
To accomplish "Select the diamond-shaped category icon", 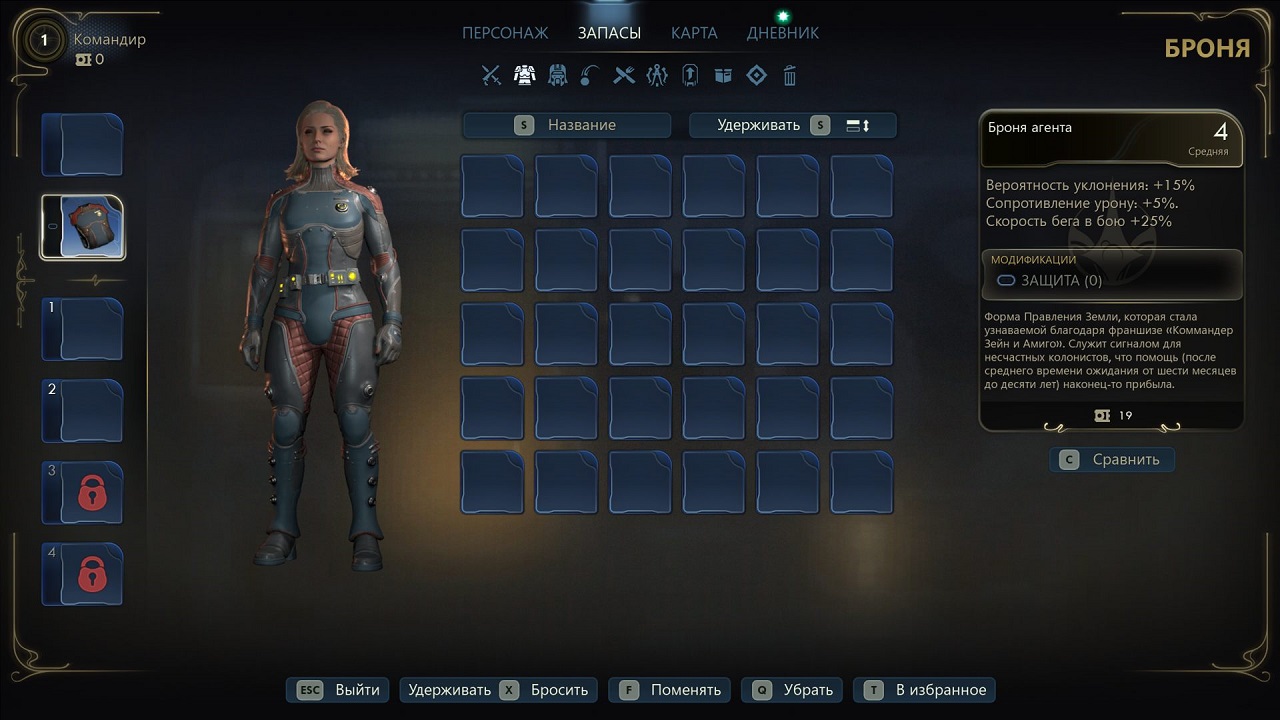I will click(x=756, y=75).
